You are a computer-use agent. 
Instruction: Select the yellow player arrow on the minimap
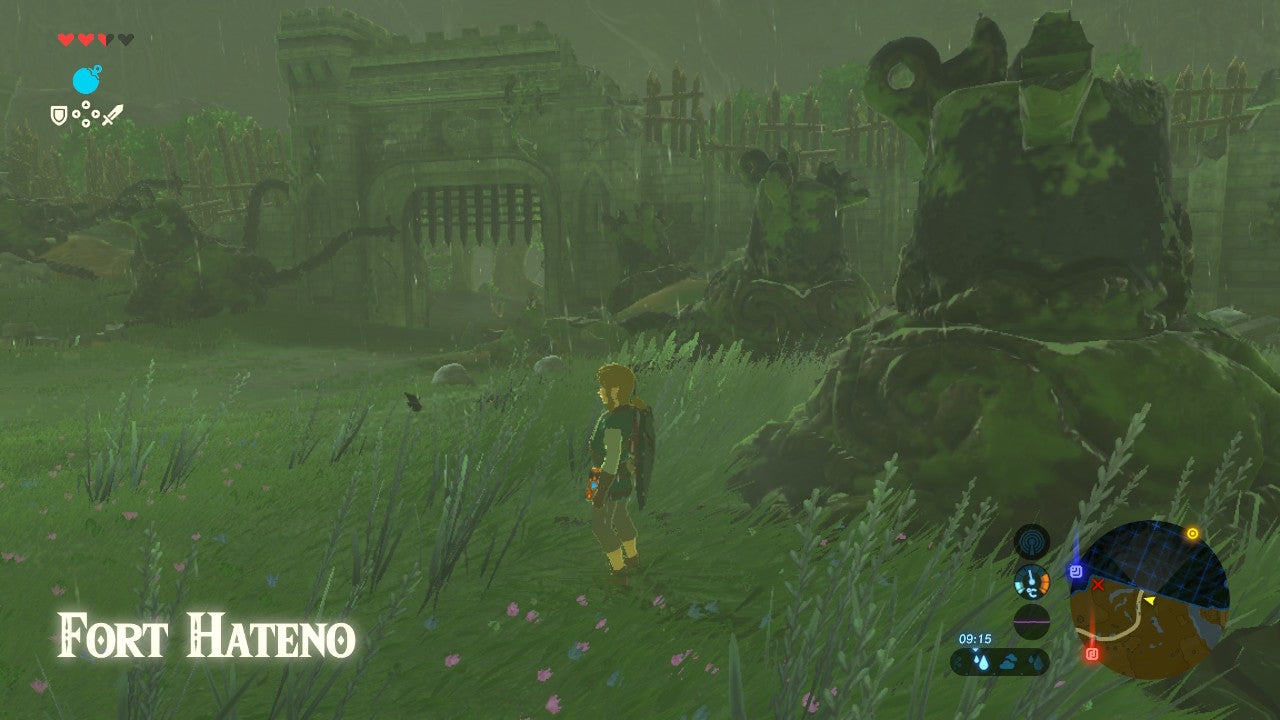coord(1149,600)
